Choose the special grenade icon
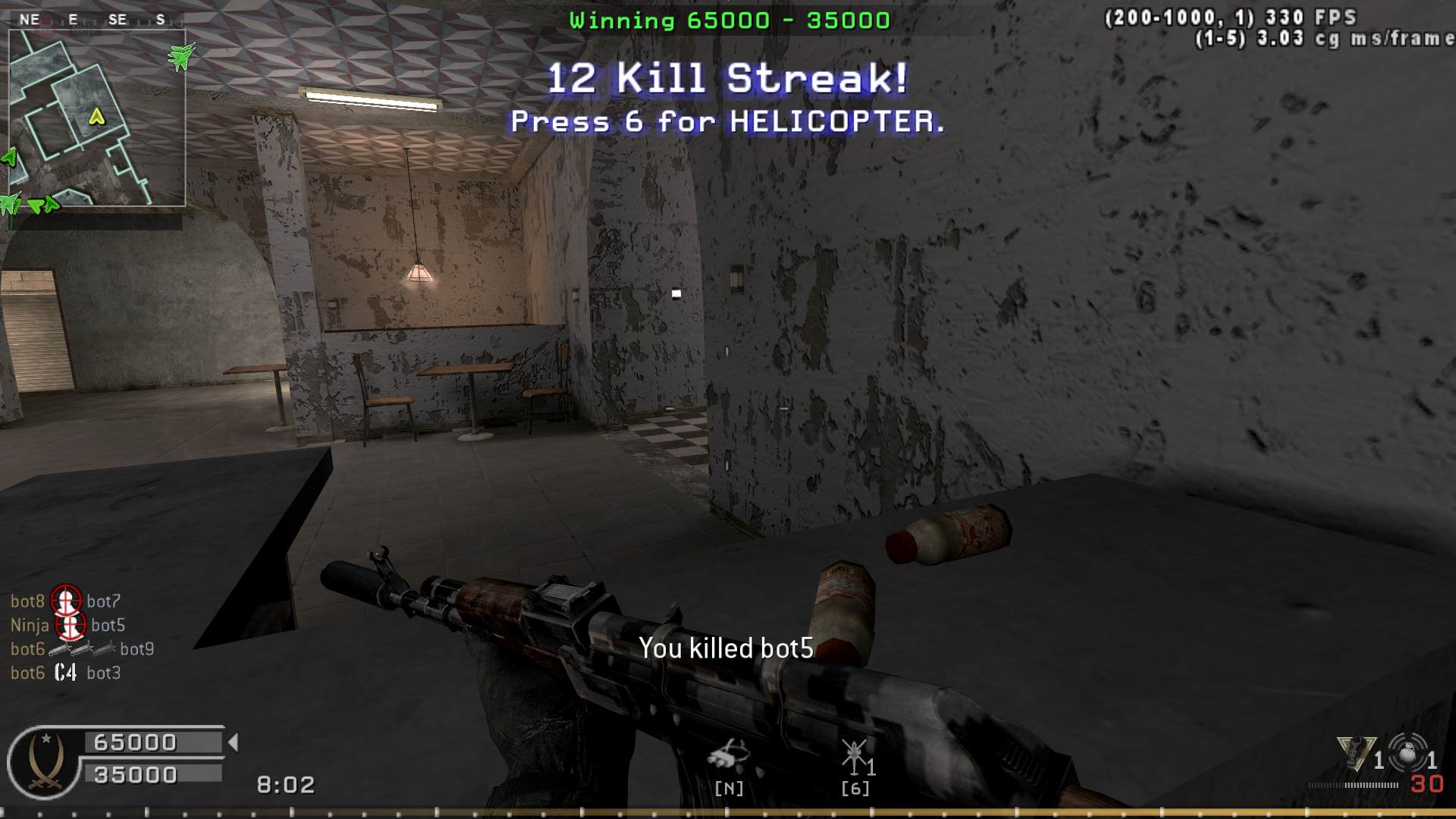 coord(1355,754)
